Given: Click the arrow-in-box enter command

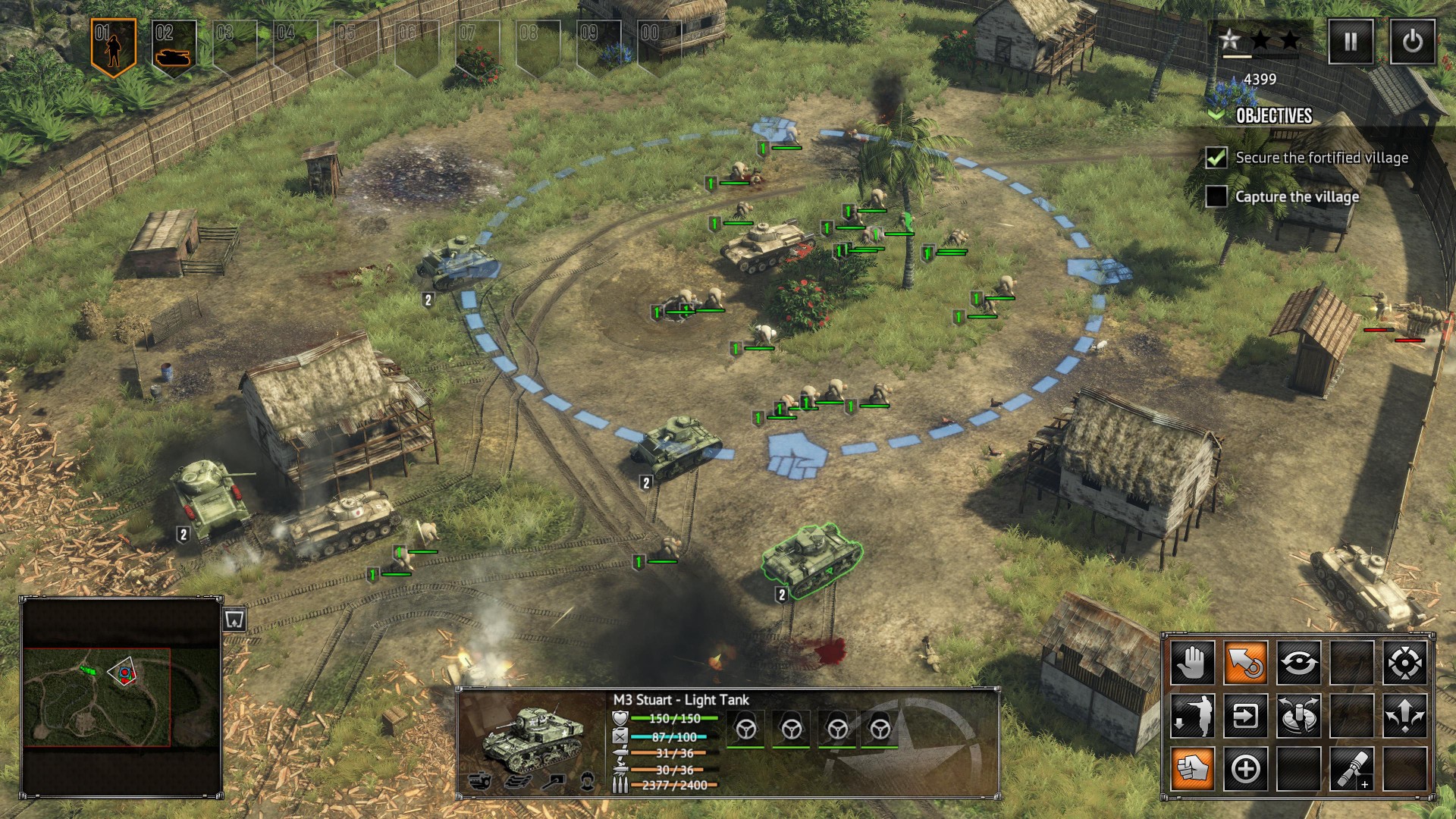Looking at the screenshot, I should pos(1245,716).
